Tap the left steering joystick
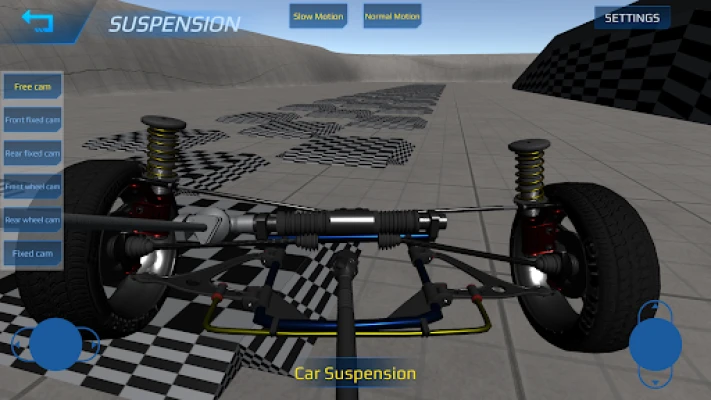 (x=55, y=344)
